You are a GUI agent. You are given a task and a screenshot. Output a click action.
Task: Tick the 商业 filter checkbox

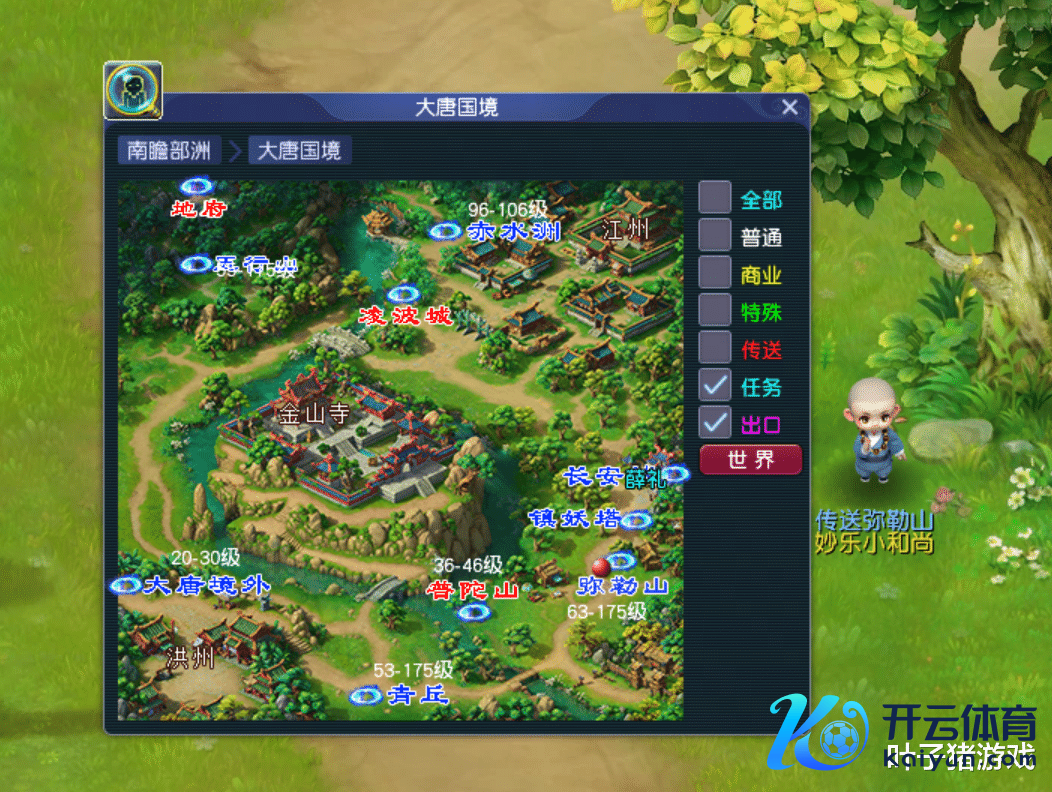(714, 273)
